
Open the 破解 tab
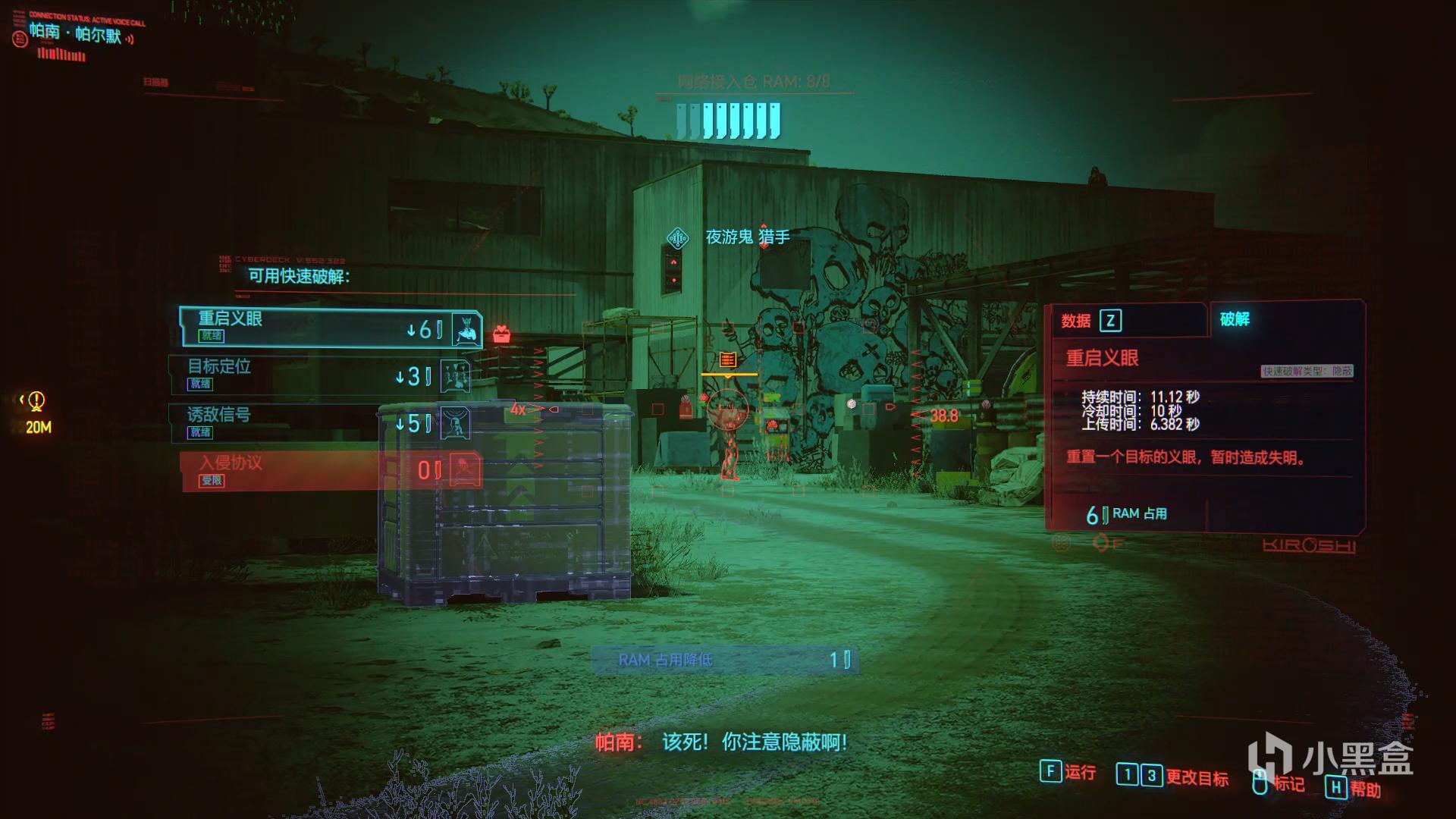click(x=1235, y=319)
